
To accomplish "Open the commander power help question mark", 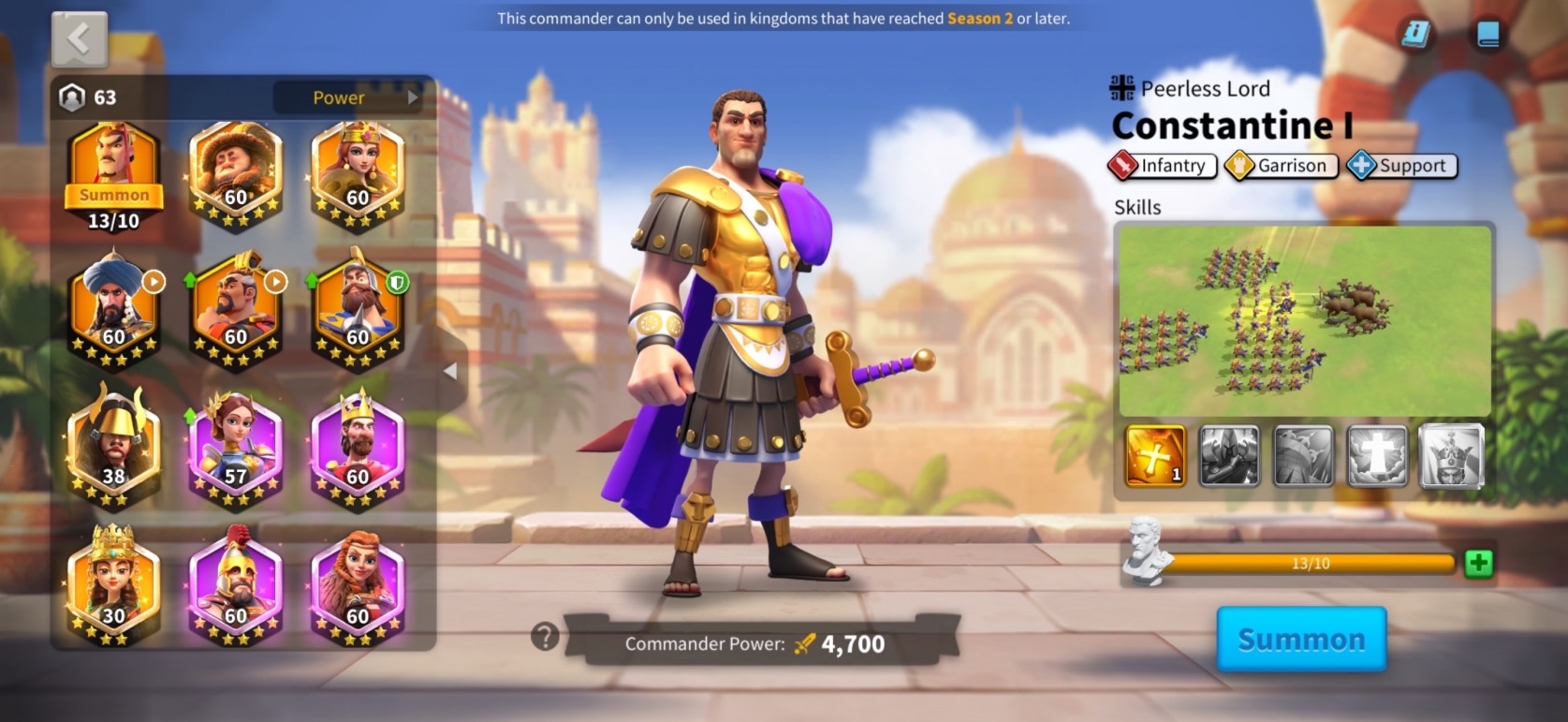I will (x=545, y=637).
